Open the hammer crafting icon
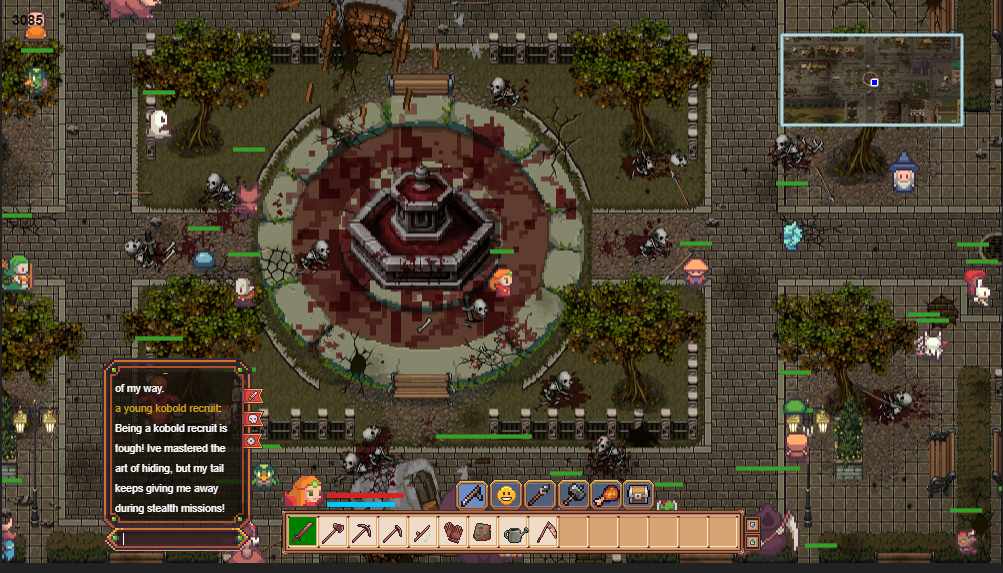Image resolution: width=1003 pixels, height=573 pixels. [x=573, y=494]
